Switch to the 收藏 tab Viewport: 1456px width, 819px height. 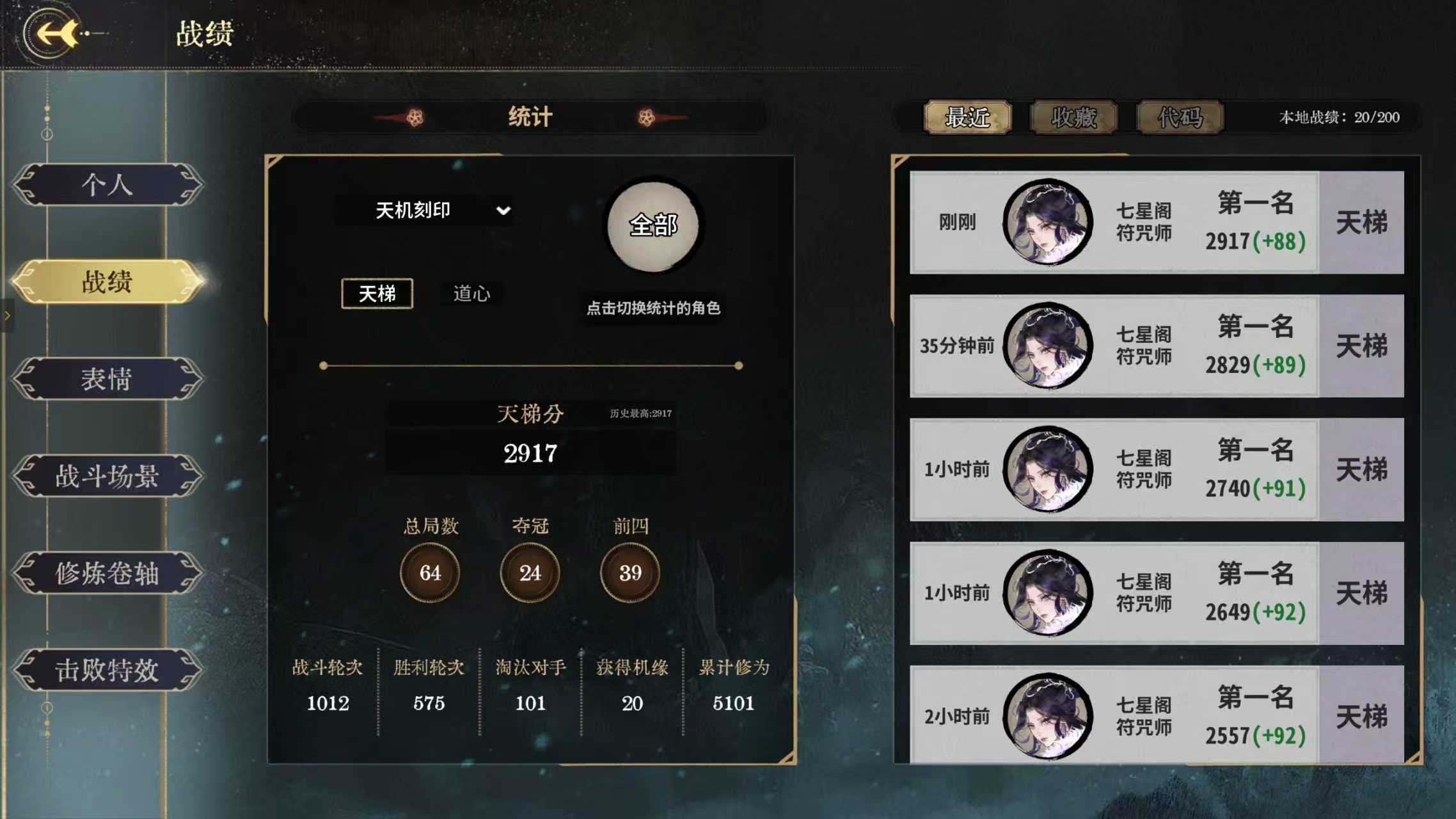click(x=1075, y=118)
